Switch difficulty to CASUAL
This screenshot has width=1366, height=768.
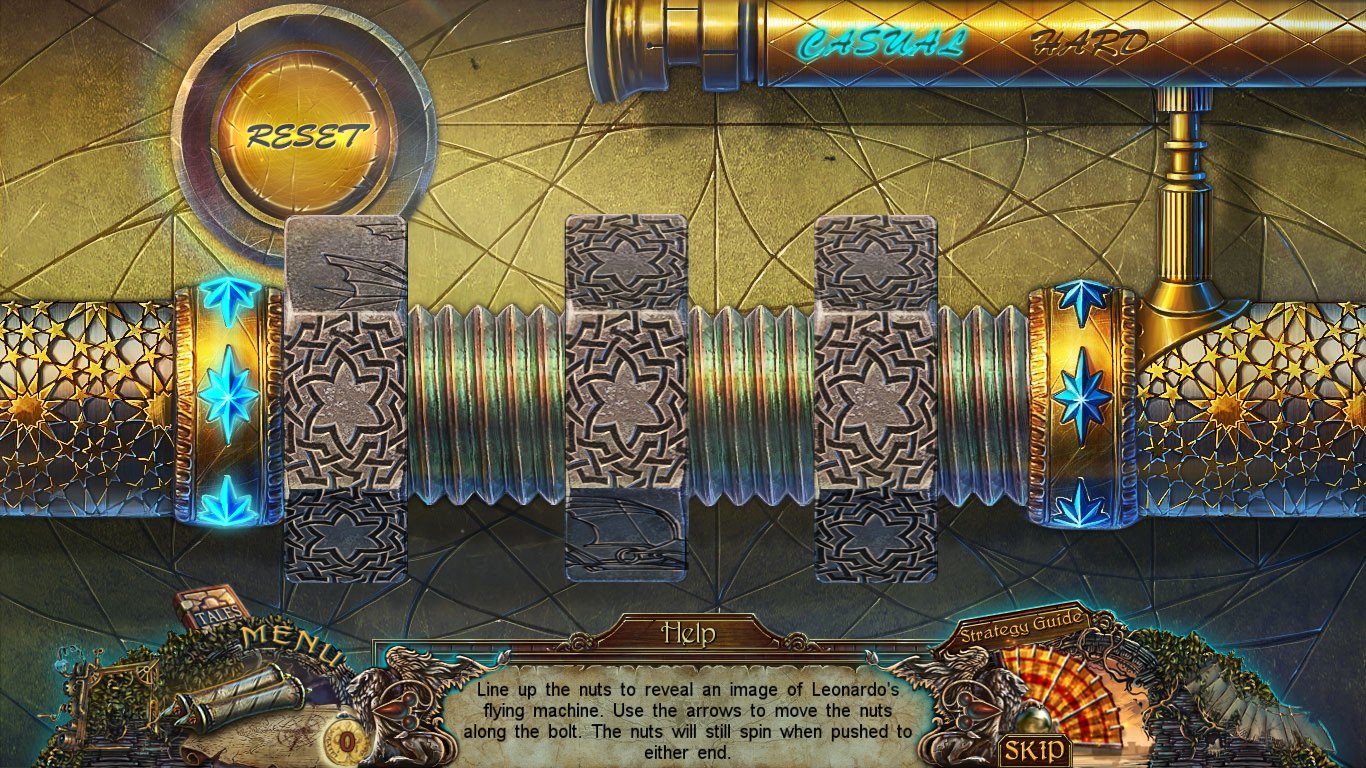pyautogui.click(x=881, y=44)
